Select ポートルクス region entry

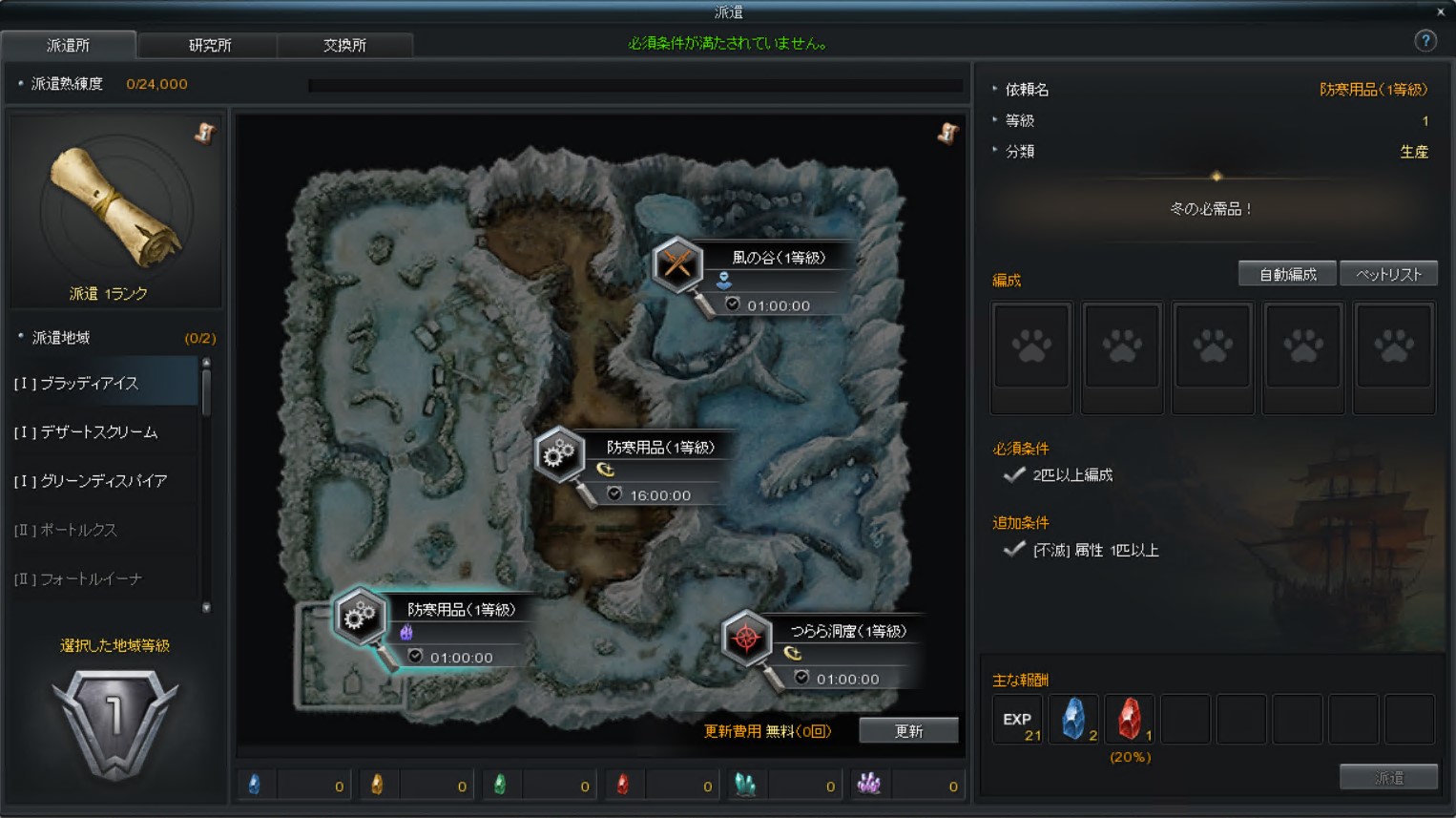click(x=103, y=530)
